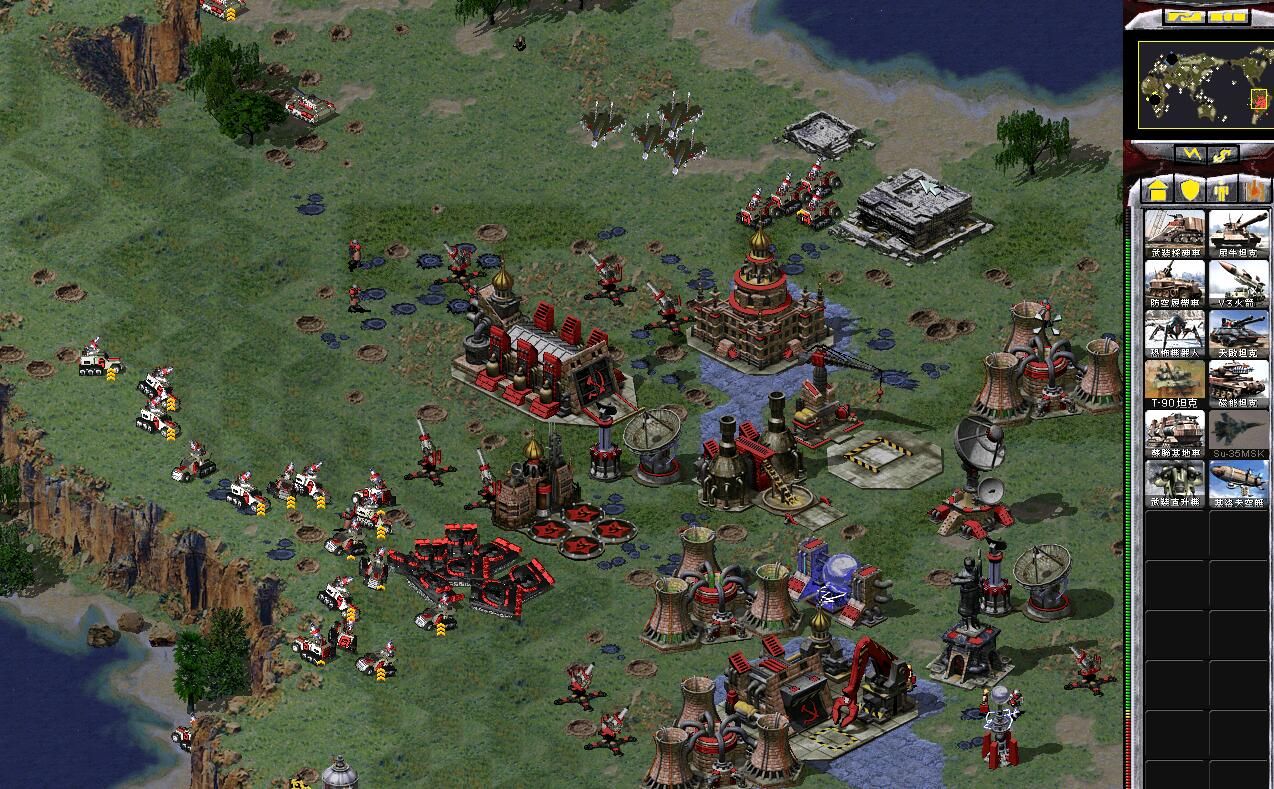Build a Kirov Airship (基洛夫空艇)
This screenshot has height=789, width=1274.
point(1239,484)
